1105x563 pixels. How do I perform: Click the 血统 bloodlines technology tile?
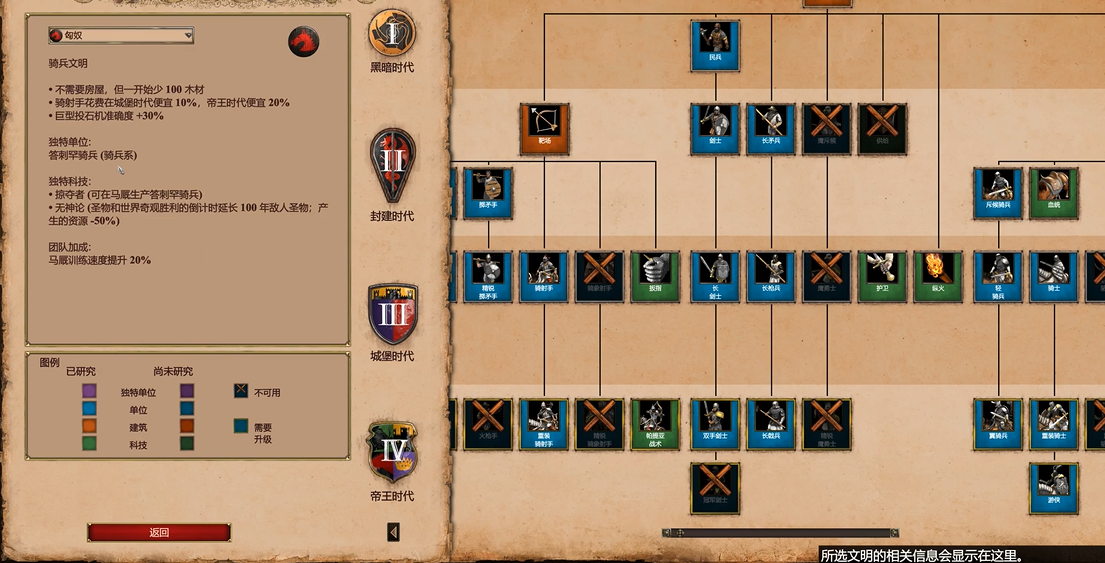1054,193
